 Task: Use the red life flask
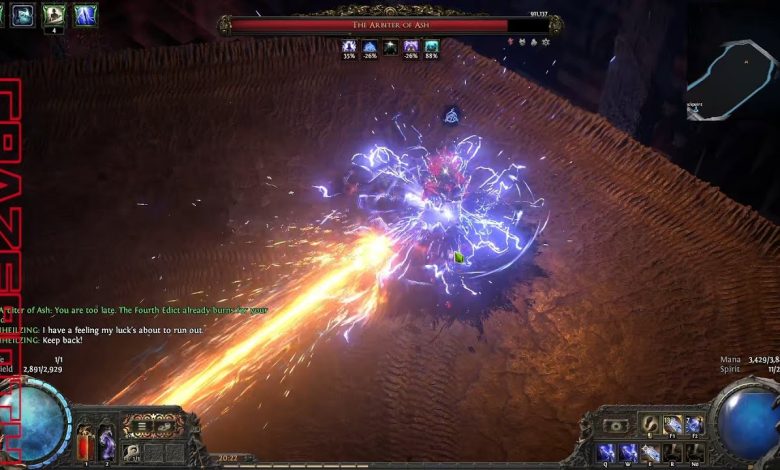click(85, 443)
